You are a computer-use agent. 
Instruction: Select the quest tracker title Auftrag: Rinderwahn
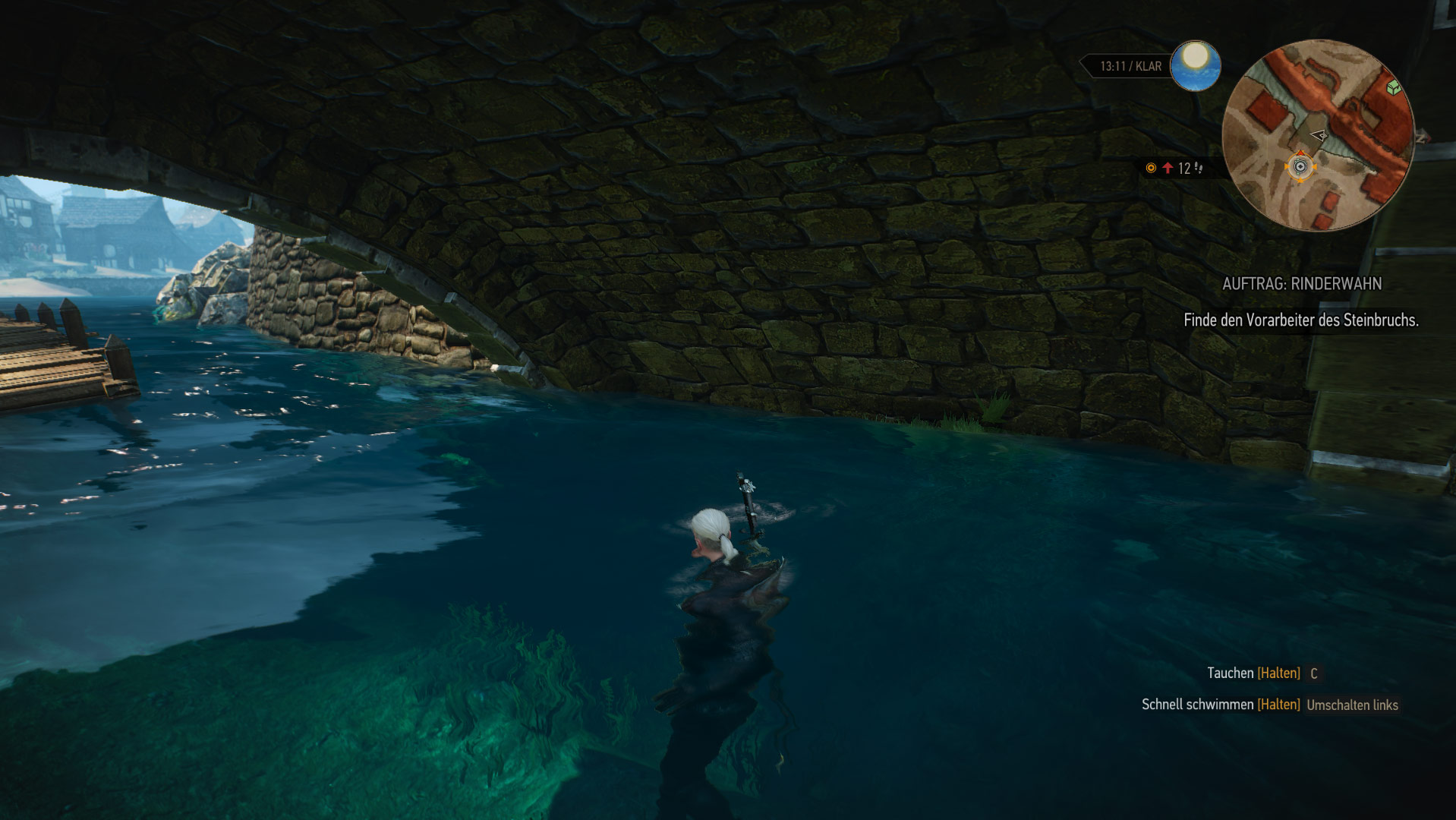1302,284
